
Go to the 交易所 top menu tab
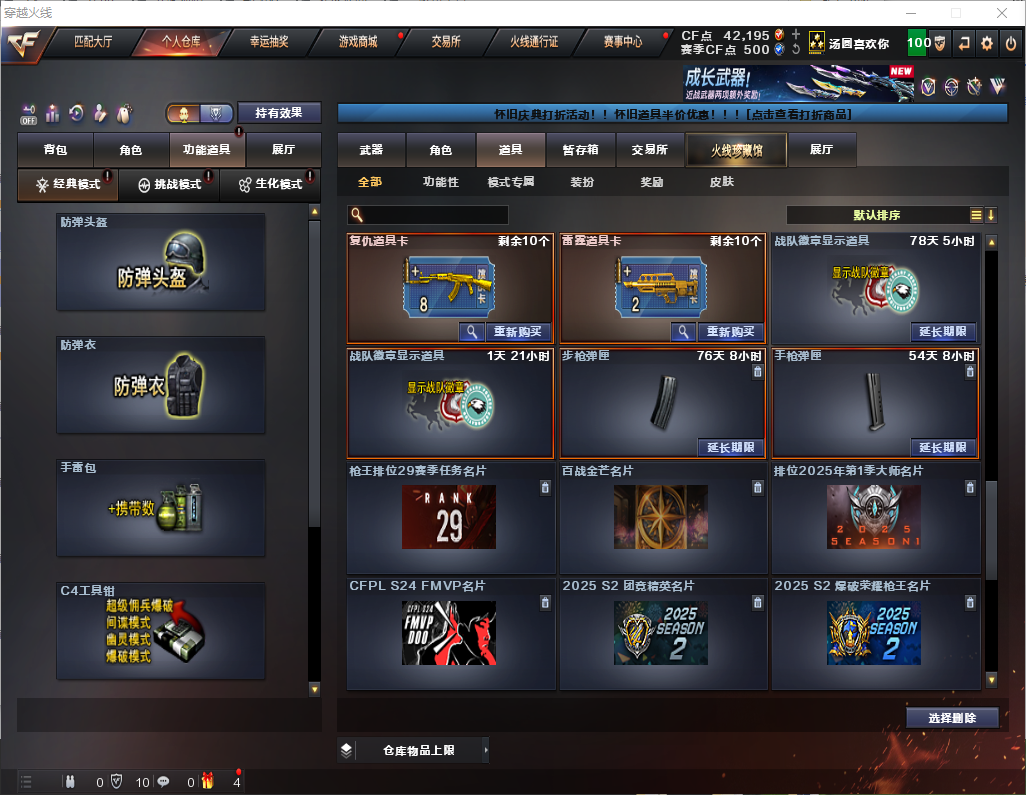point(446,42)
